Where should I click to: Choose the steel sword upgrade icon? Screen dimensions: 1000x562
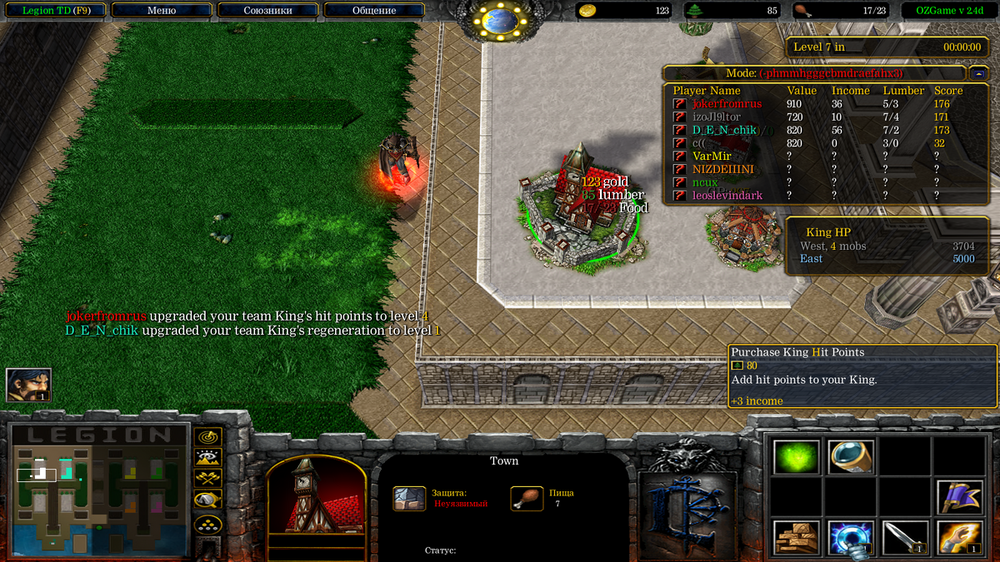(x=905, y=538)
